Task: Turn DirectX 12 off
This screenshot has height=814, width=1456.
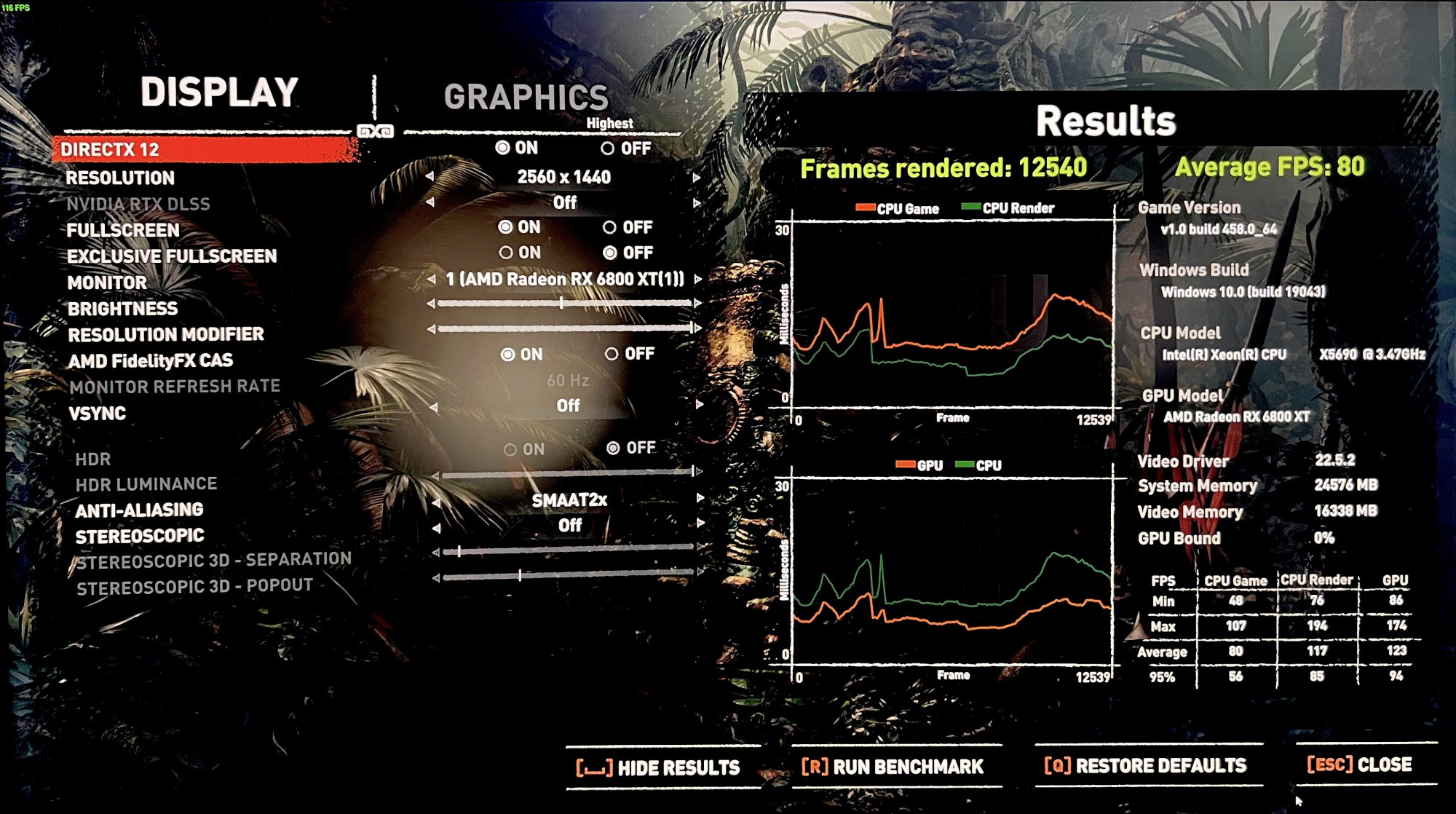Action: [x=609, y=149]
